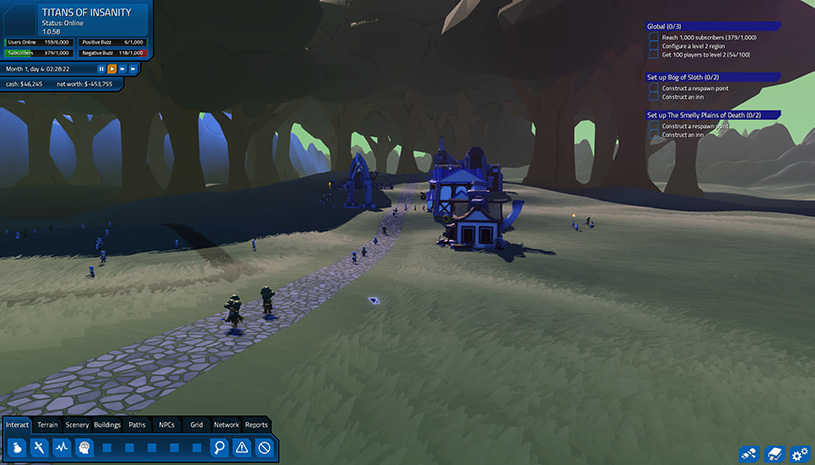
Task: Switch to the Terrain tab
Action: point(47,425)
